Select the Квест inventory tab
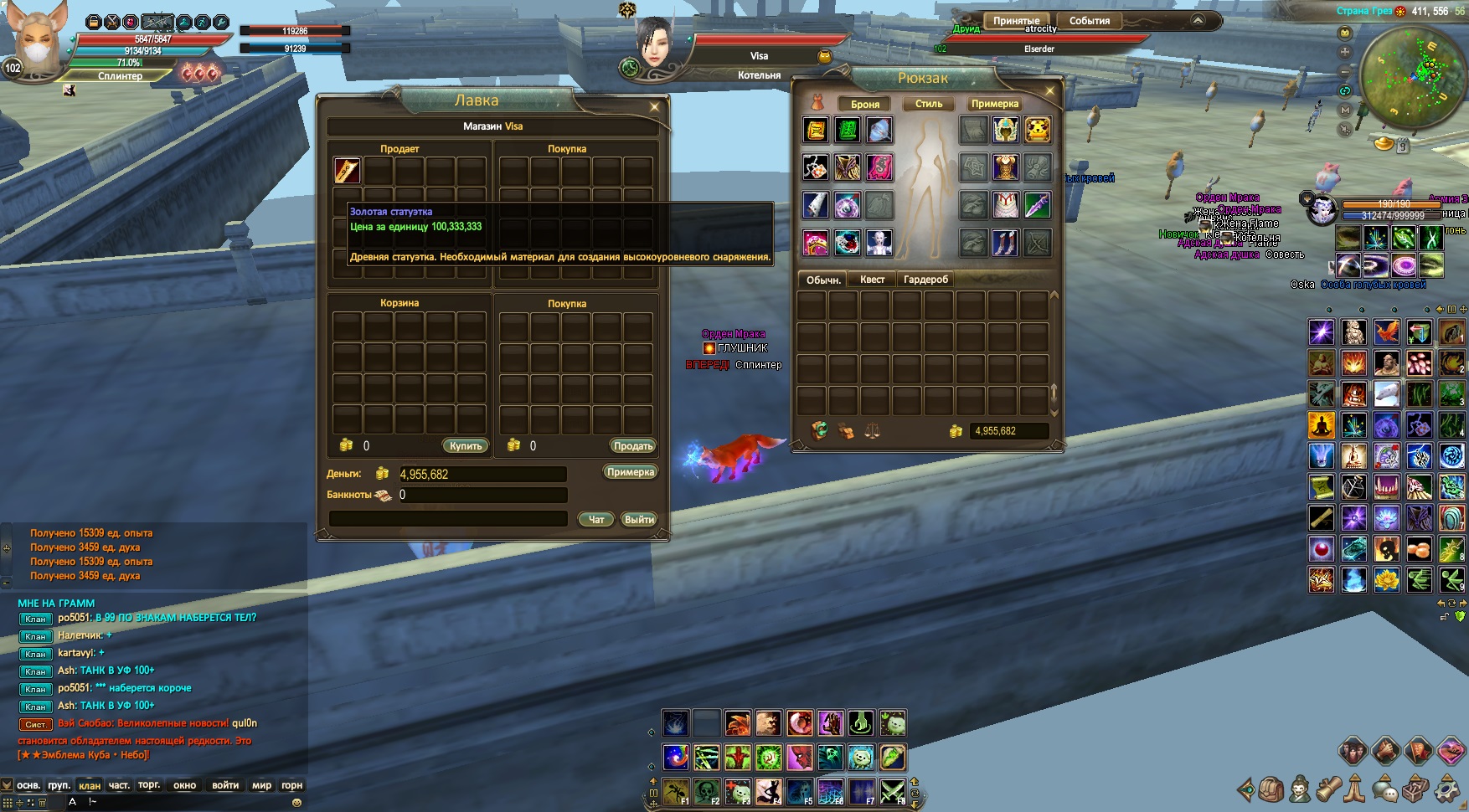The image size is (1469, 812). tap(872, 280)
